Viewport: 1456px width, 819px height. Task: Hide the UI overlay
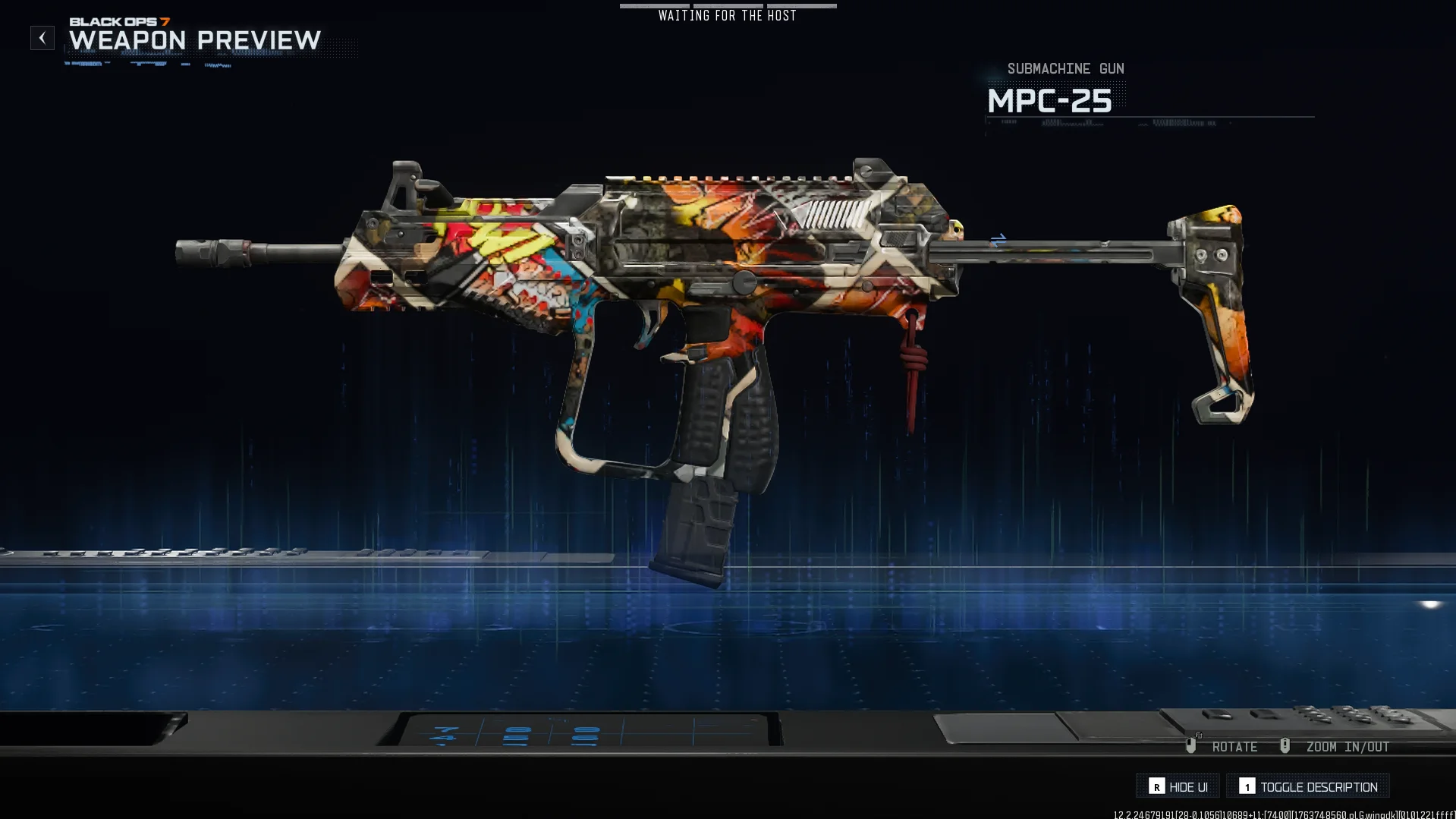[x=1178, y=786]
